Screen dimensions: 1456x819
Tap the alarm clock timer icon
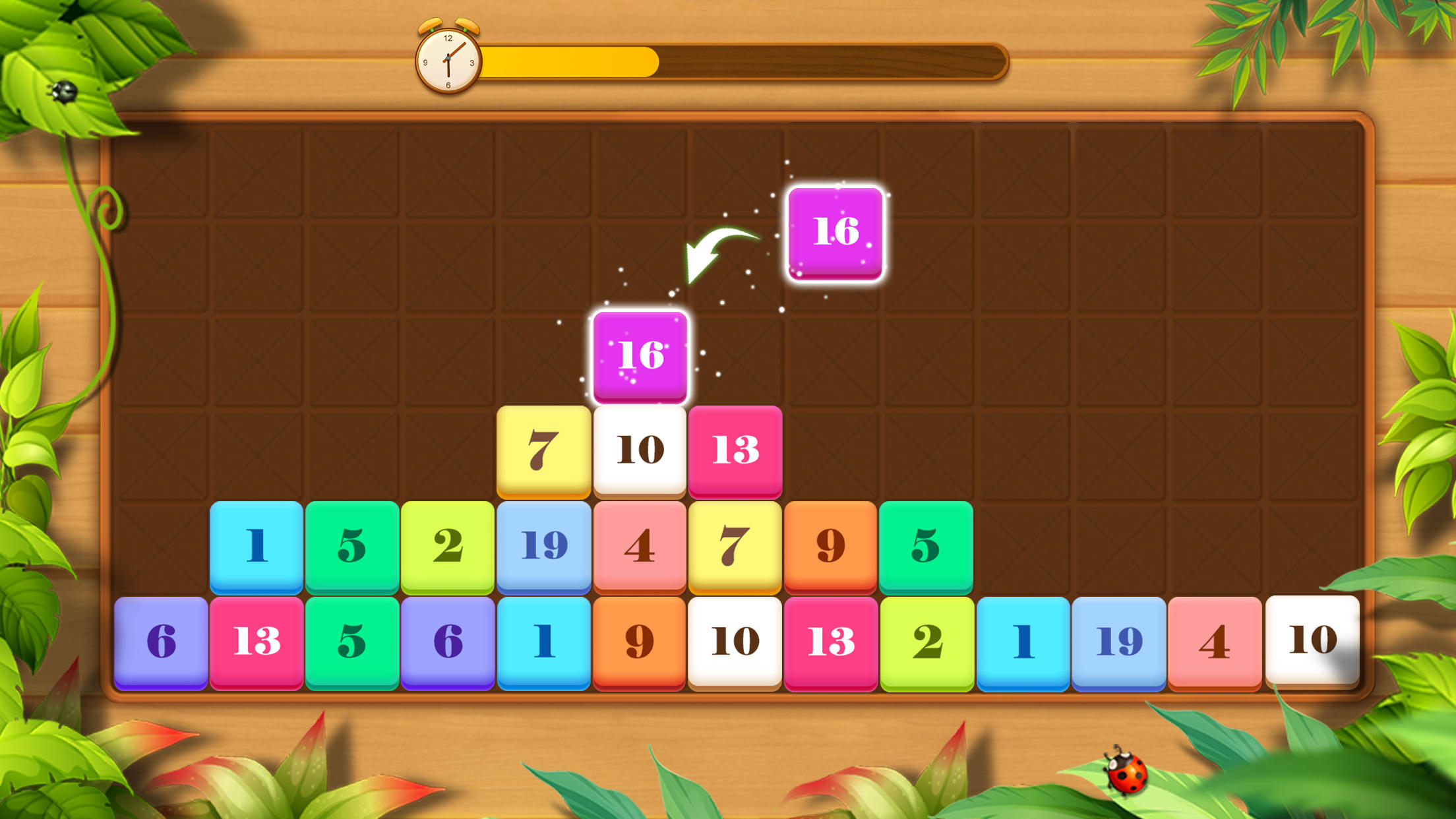tap(447, 58)
